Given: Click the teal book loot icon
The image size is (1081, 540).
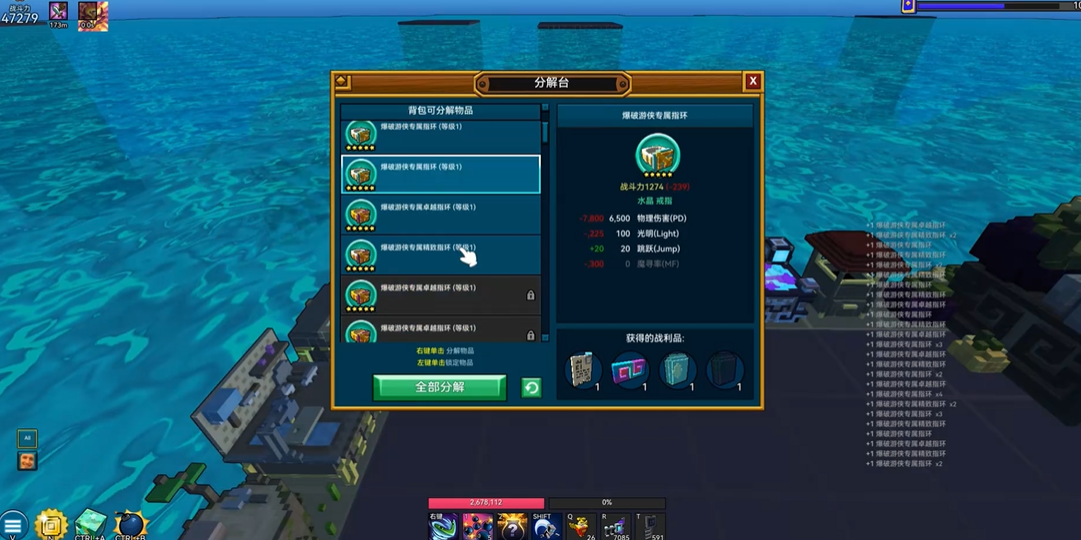Looking at the screenshot, I should click(677, 371).
